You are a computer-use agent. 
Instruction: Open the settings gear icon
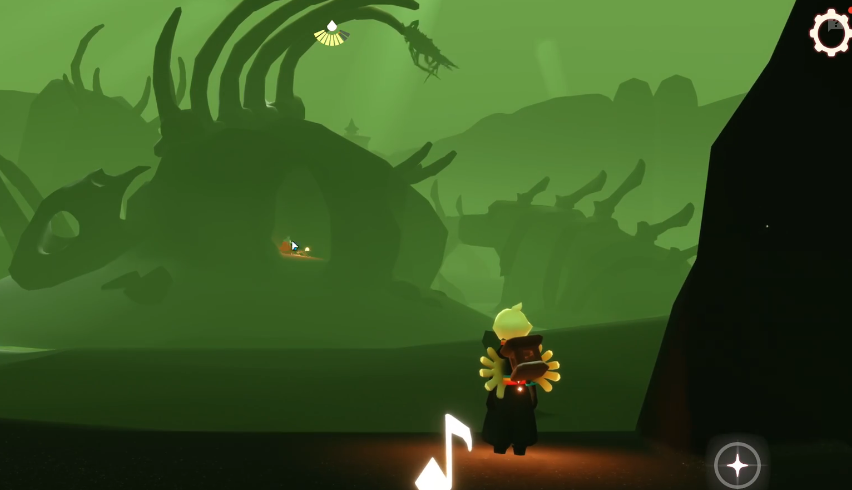[x=831, y=33]
